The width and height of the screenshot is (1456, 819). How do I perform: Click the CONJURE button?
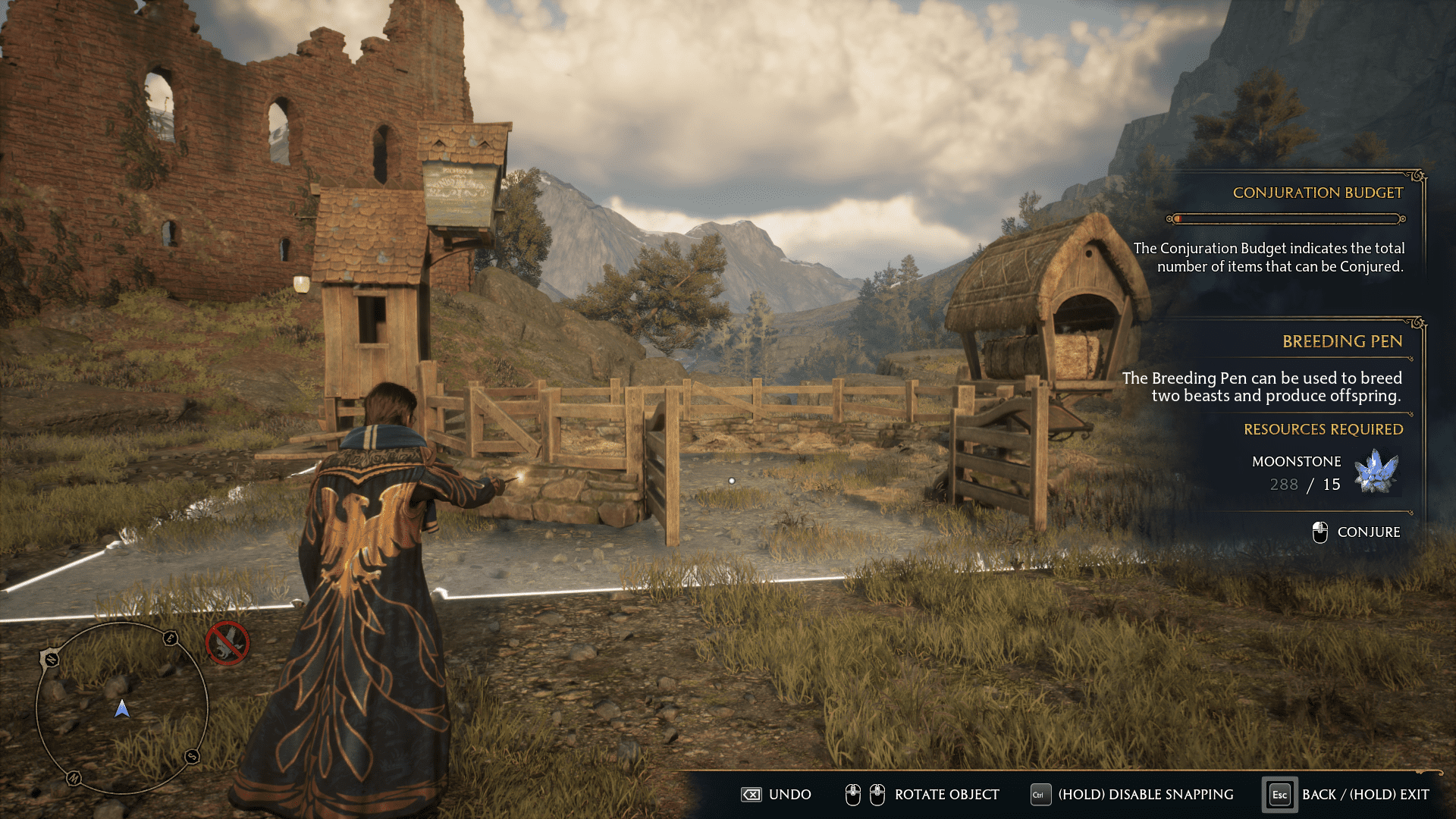(x=1369, y=532)
